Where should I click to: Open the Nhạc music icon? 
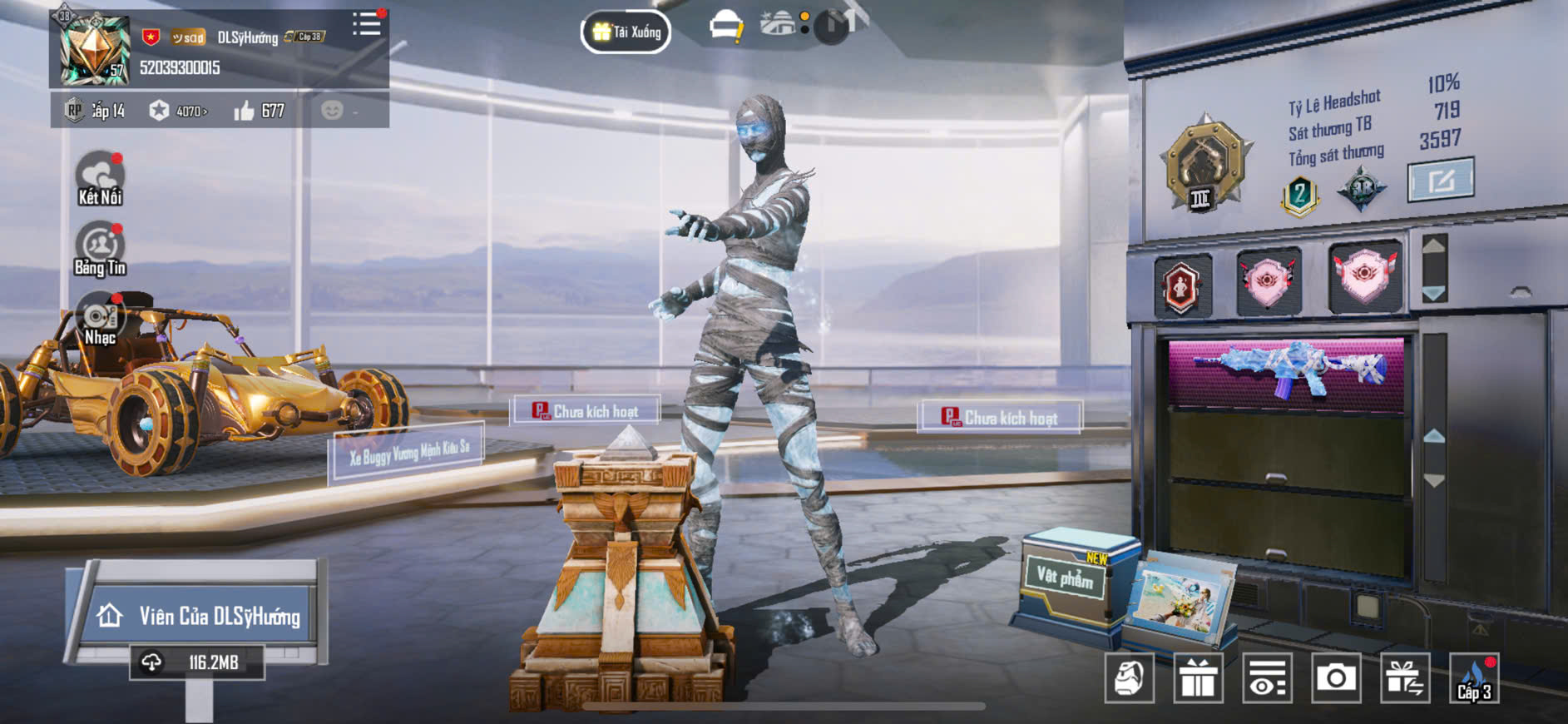[x=100, y=320]
